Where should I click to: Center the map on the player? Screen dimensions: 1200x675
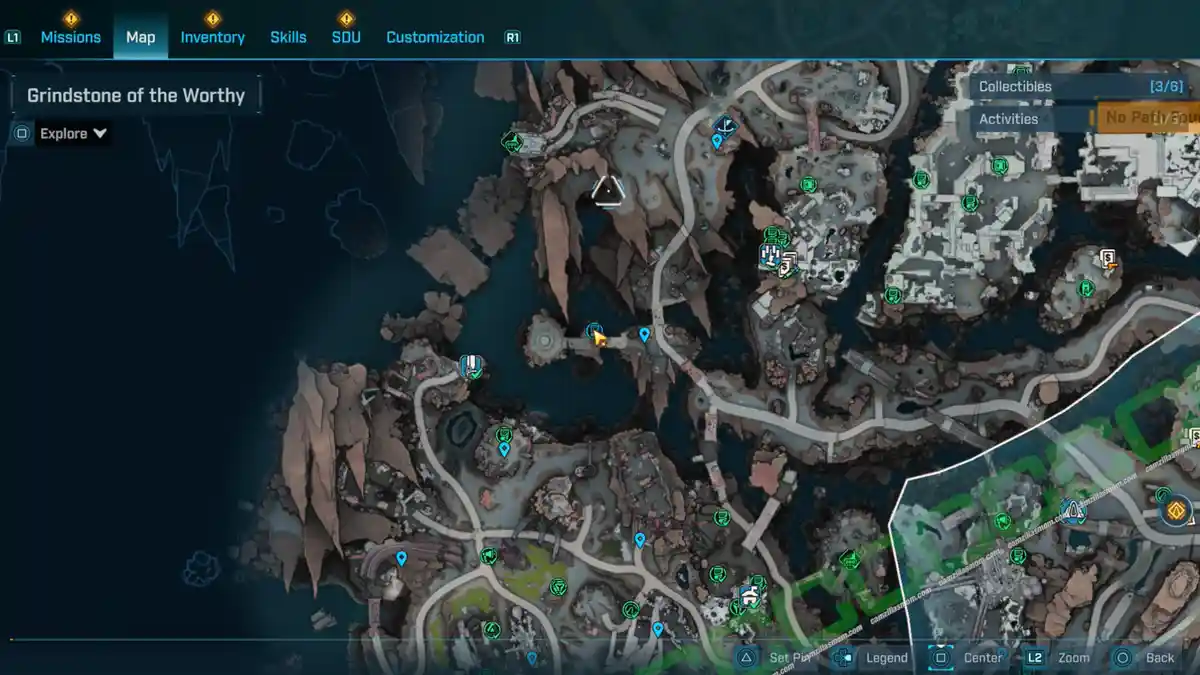[x=970, y=657]
